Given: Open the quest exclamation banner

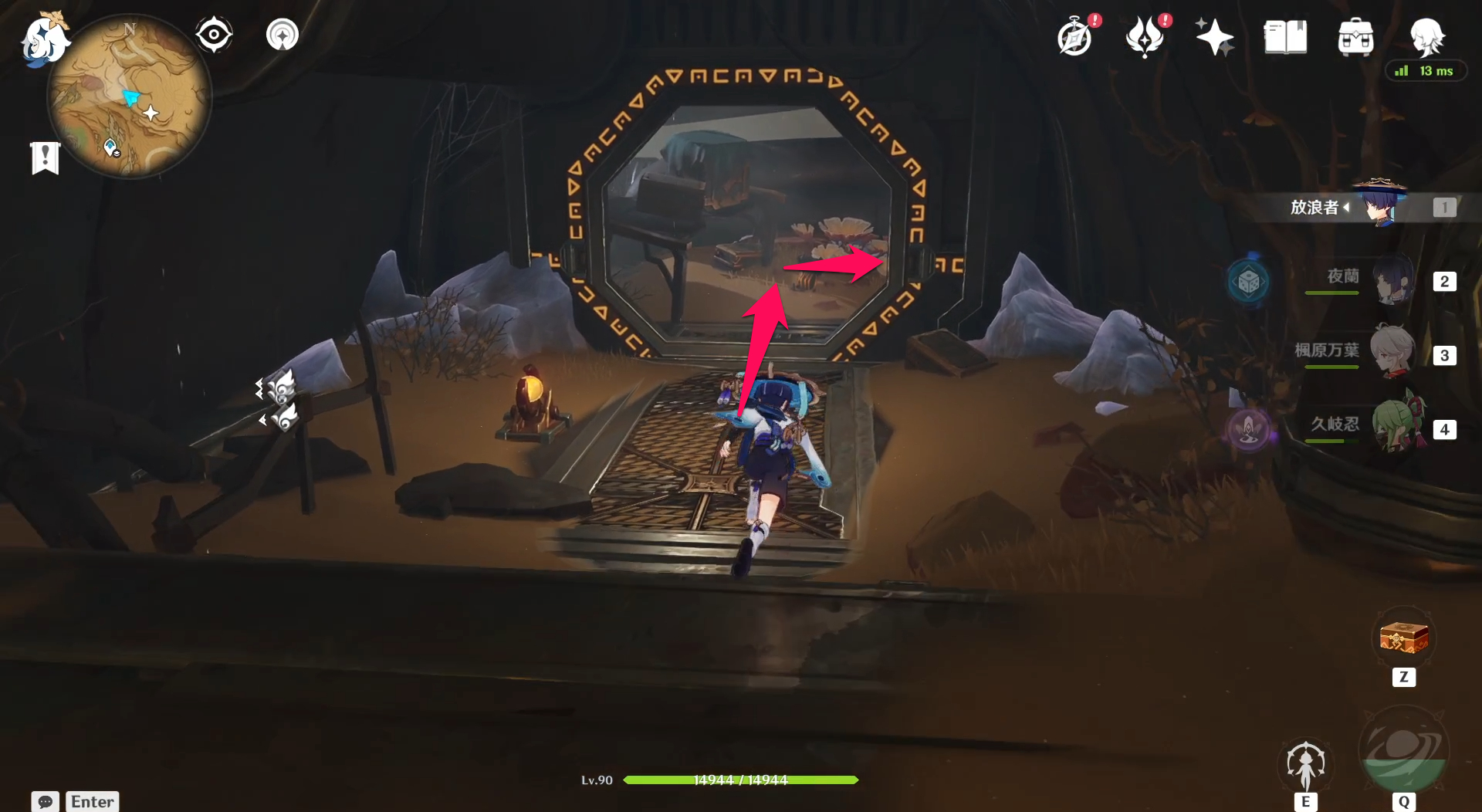Looking at the screenshot, I should coord(45,158).
